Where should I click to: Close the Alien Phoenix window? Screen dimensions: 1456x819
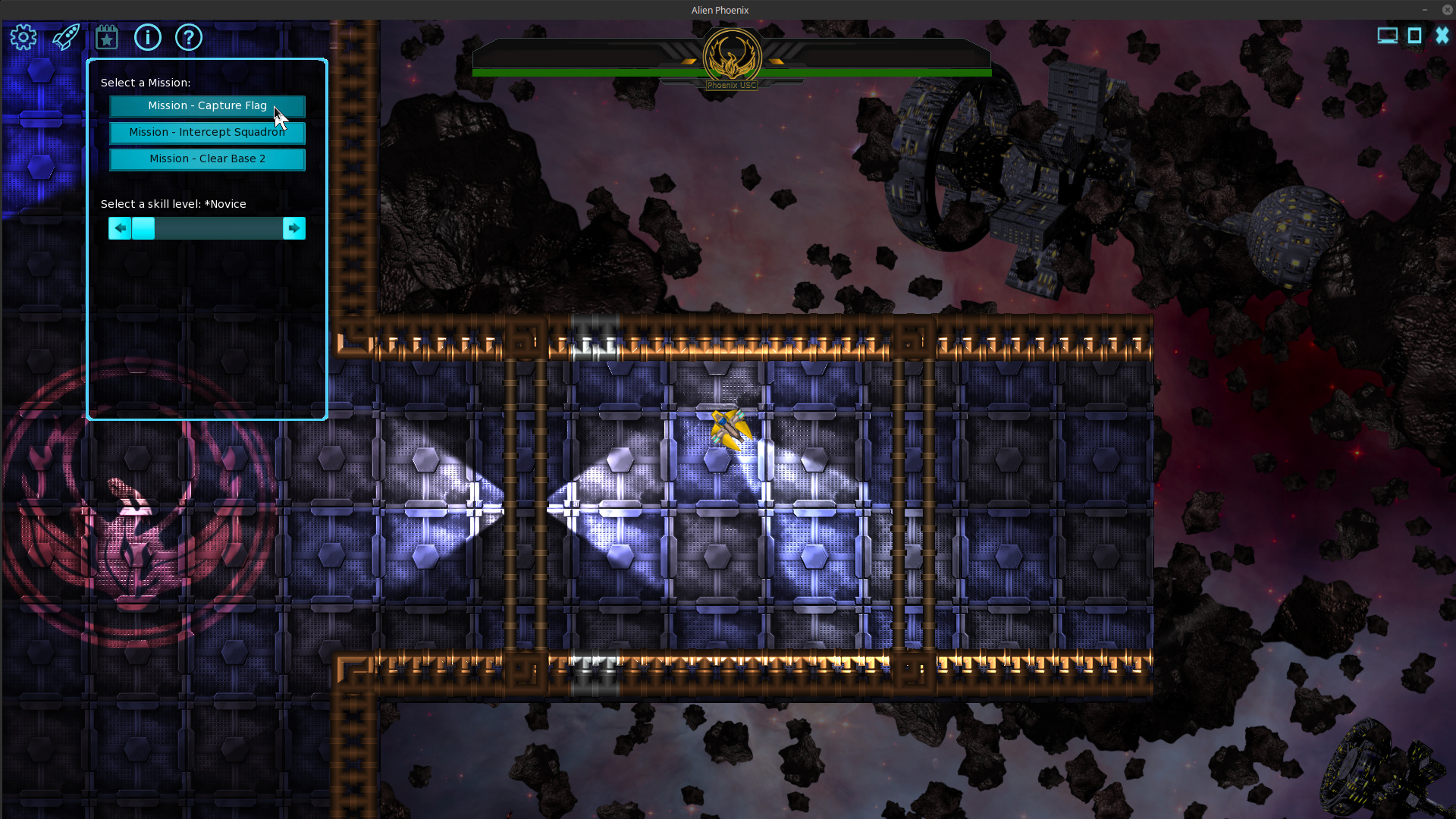coord(1447,10)
